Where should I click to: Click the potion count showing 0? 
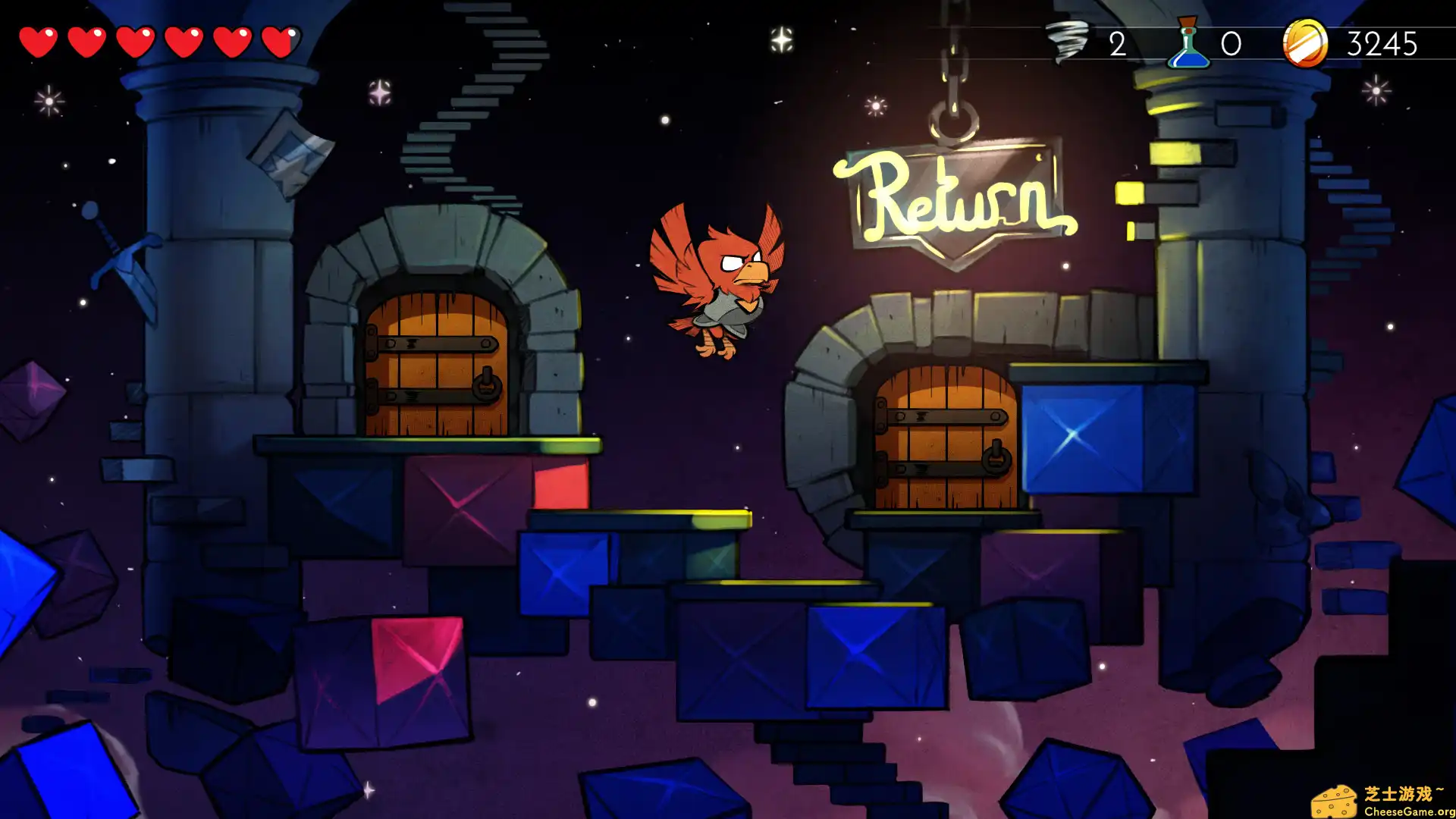[x=1230, y=44]
